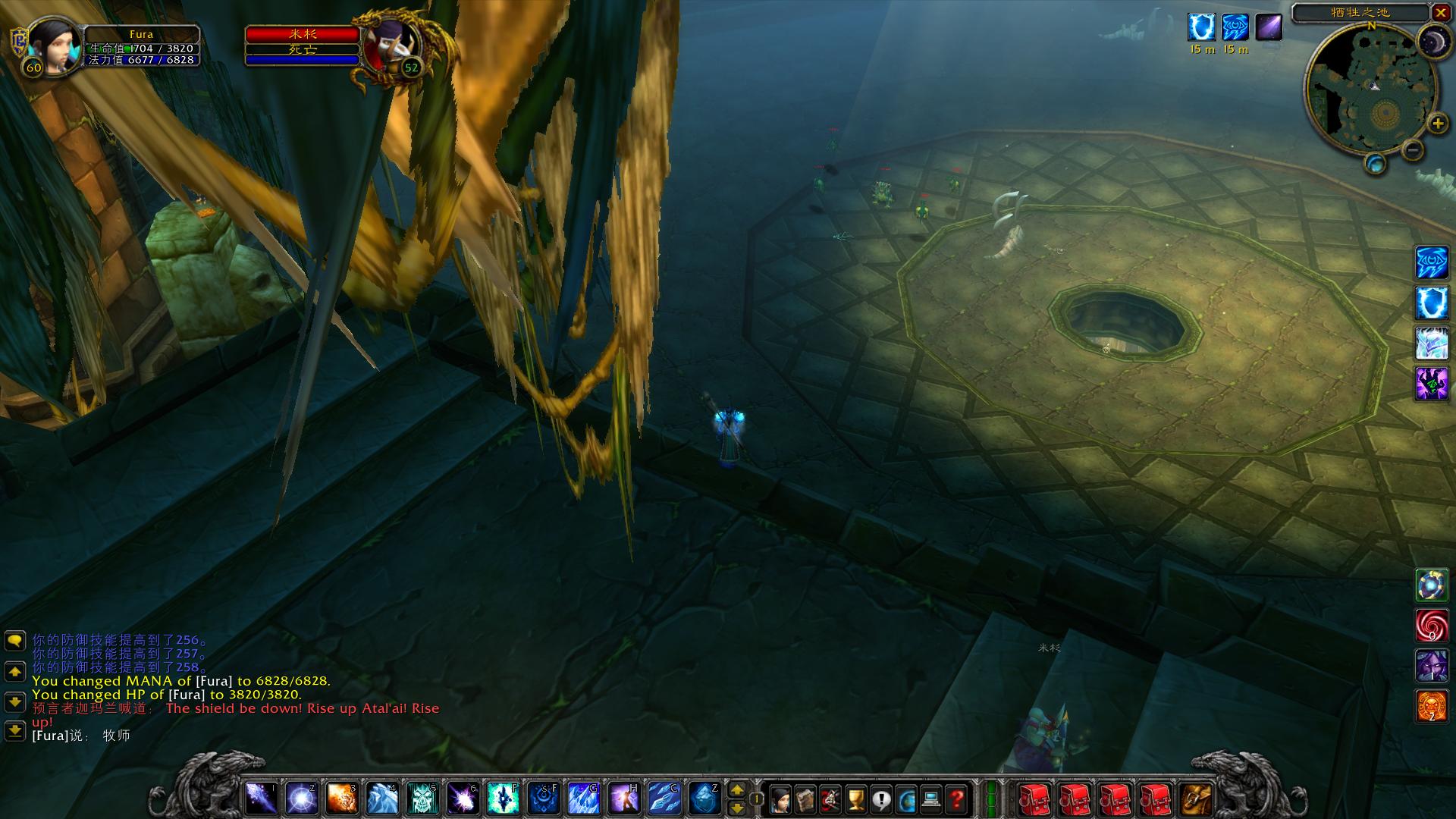Zoom in the minimap with plus button
The image size is (1456, 819).
(x=1437, y=123)
